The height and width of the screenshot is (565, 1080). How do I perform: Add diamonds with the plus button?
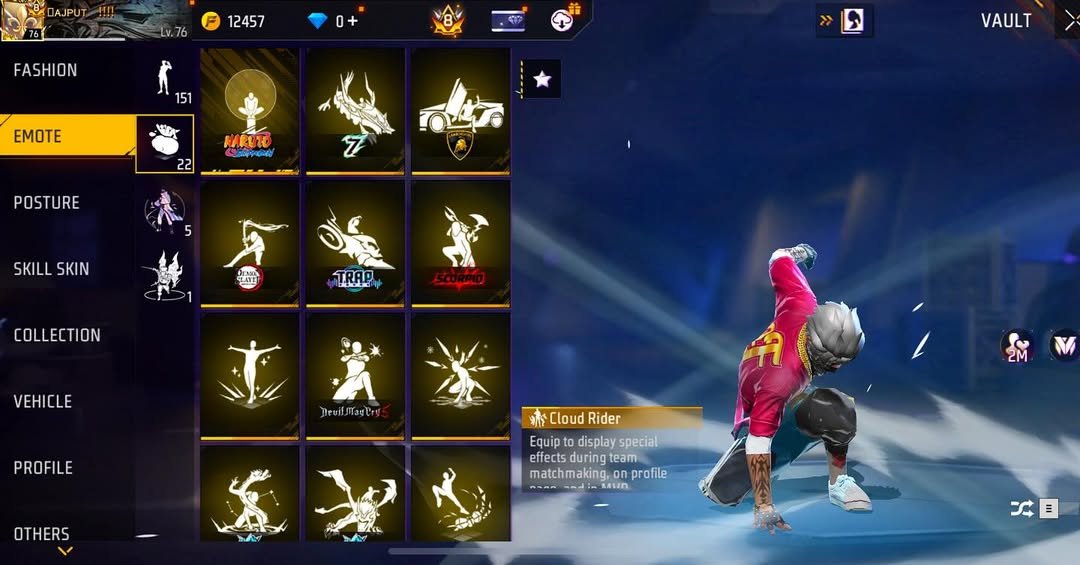pos(353,21)
